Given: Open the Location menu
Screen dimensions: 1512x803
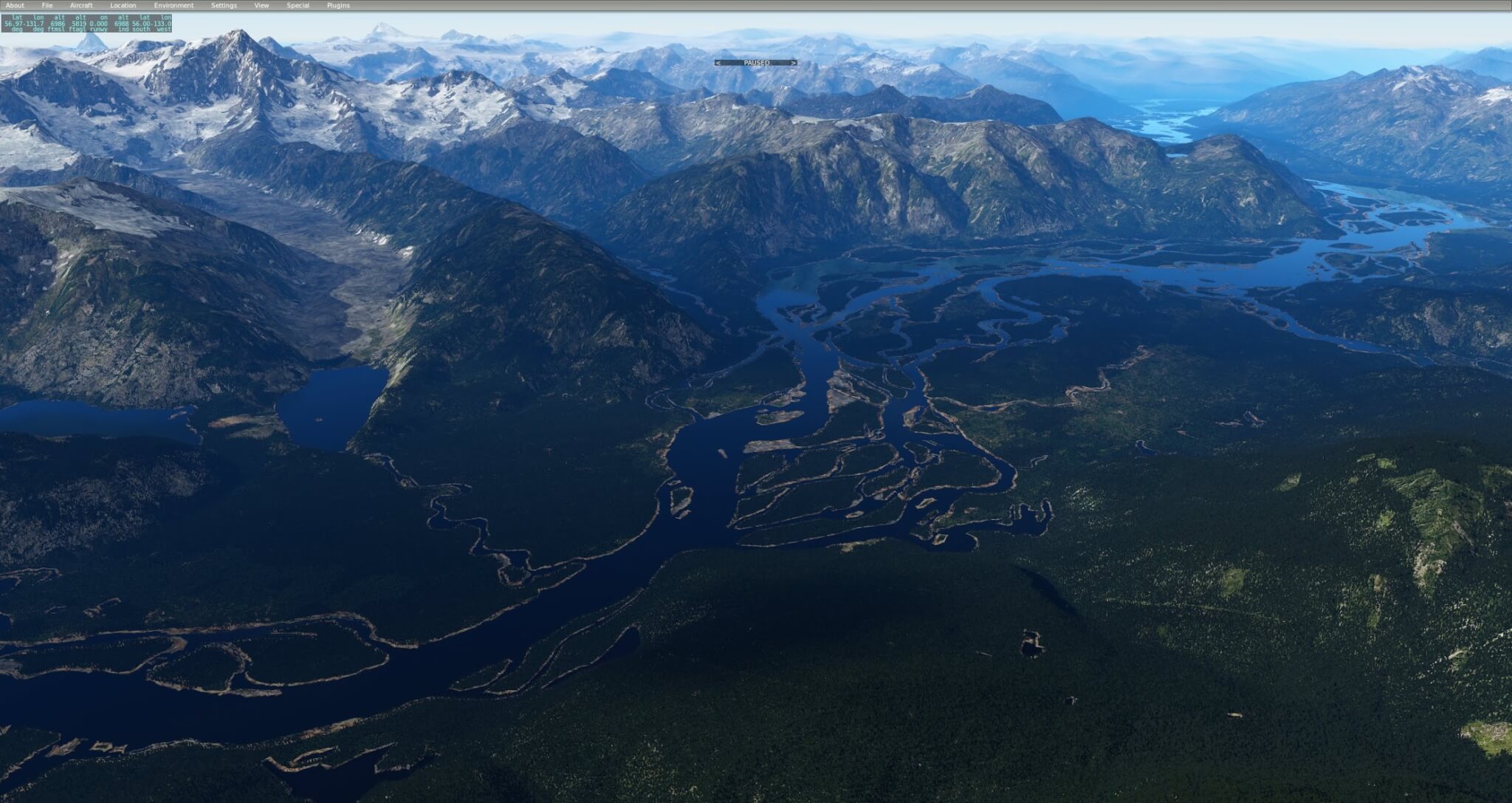Looking at the screenshot, I should 123,4.
